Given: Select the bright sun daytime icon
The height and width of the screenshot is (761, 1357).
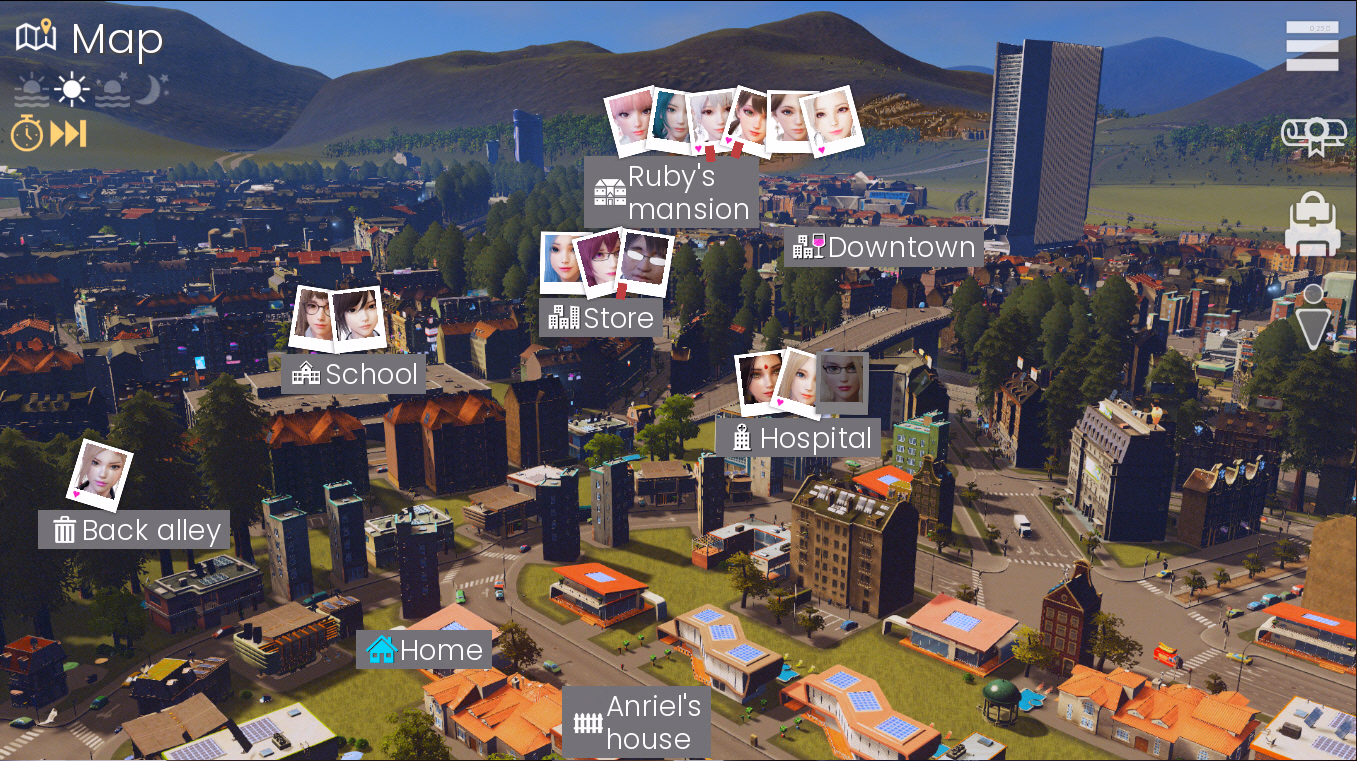Looking at the screenshot, I should tap(71, 91).
